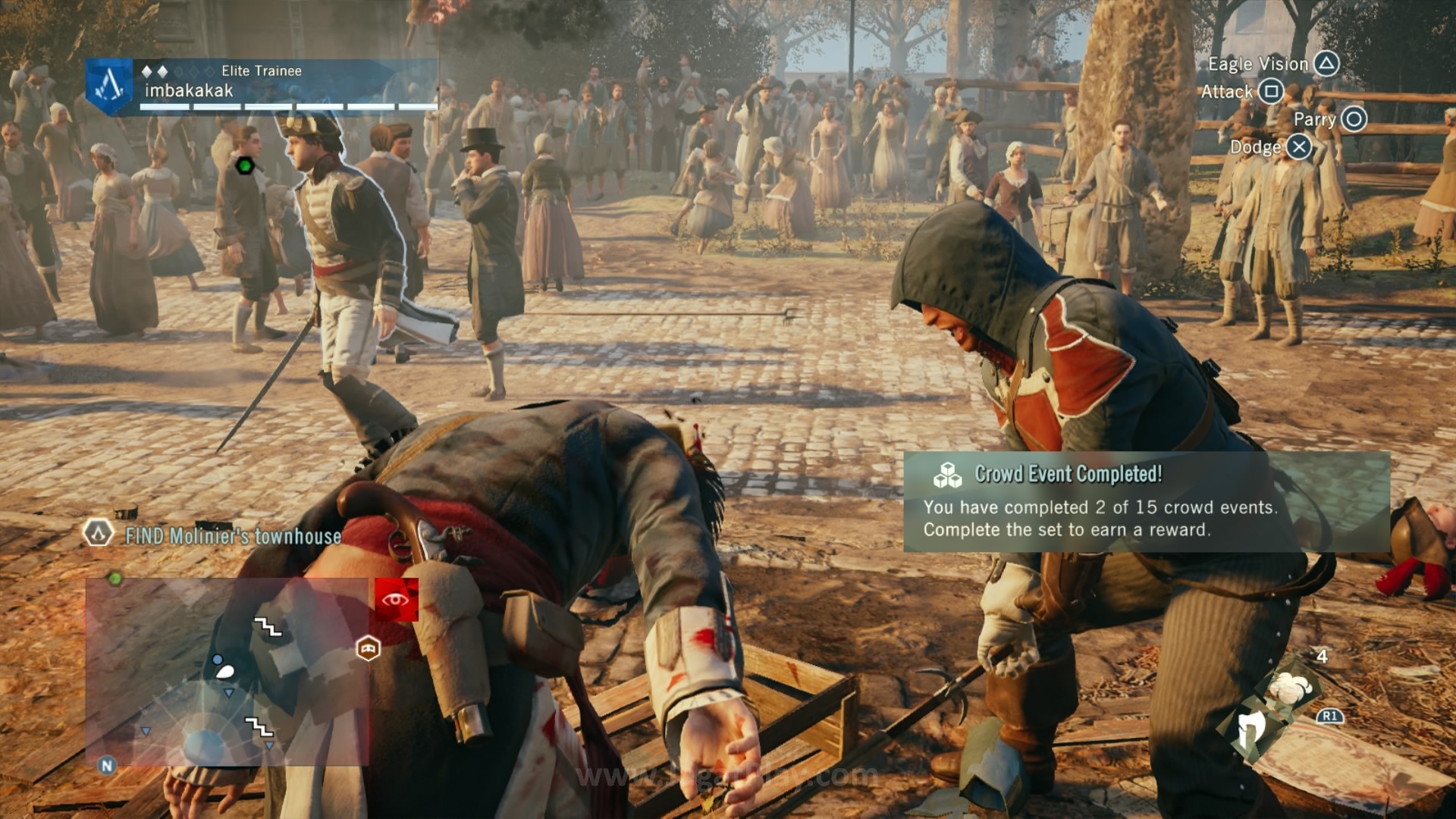Image resolution: width=1456 pixels, height=819 pixels.
Task: Click the minimap
Action: 227,672
